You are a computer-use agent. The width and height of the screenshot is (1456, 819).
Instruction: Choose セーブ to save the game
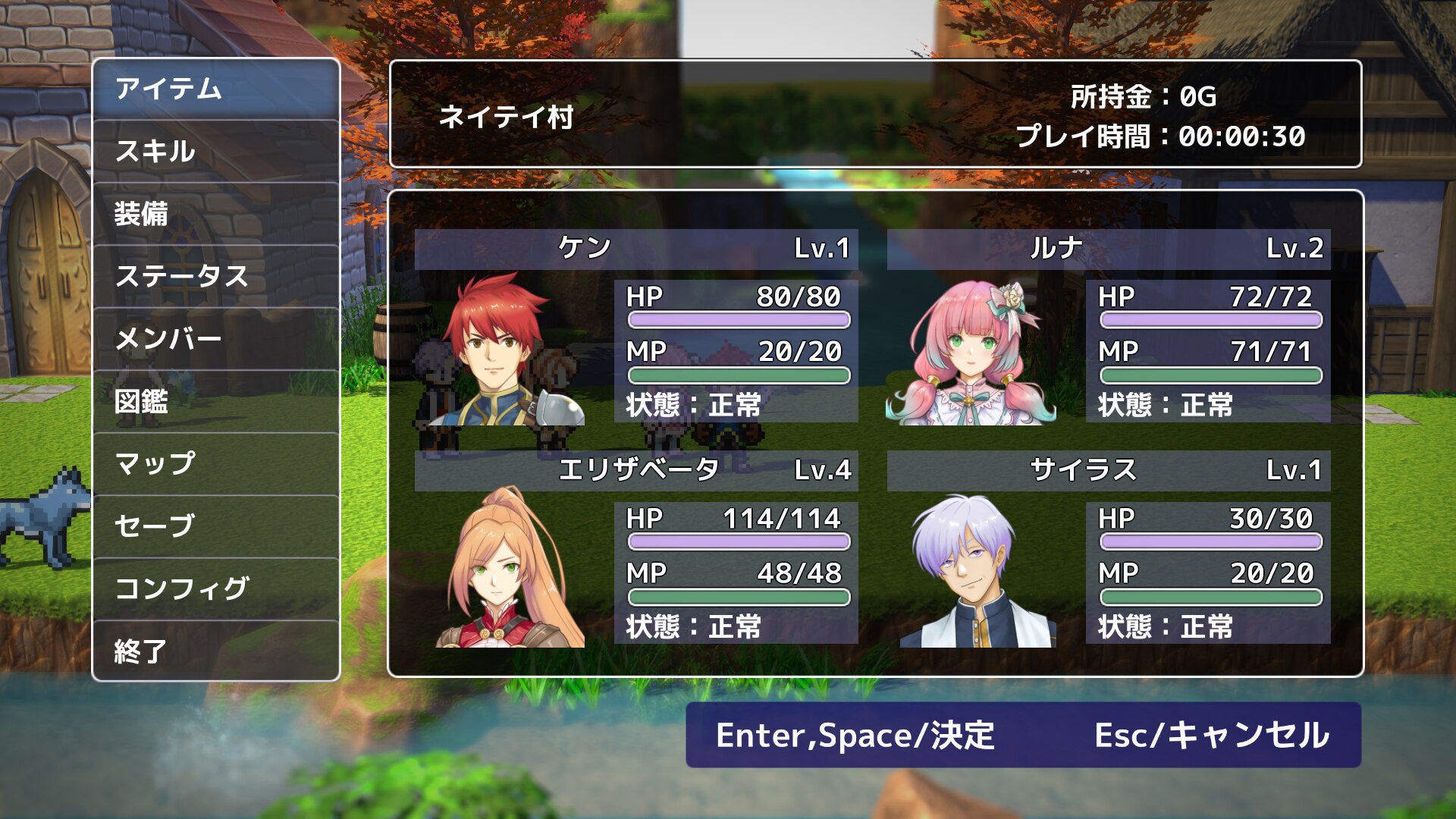coord(216,526)
